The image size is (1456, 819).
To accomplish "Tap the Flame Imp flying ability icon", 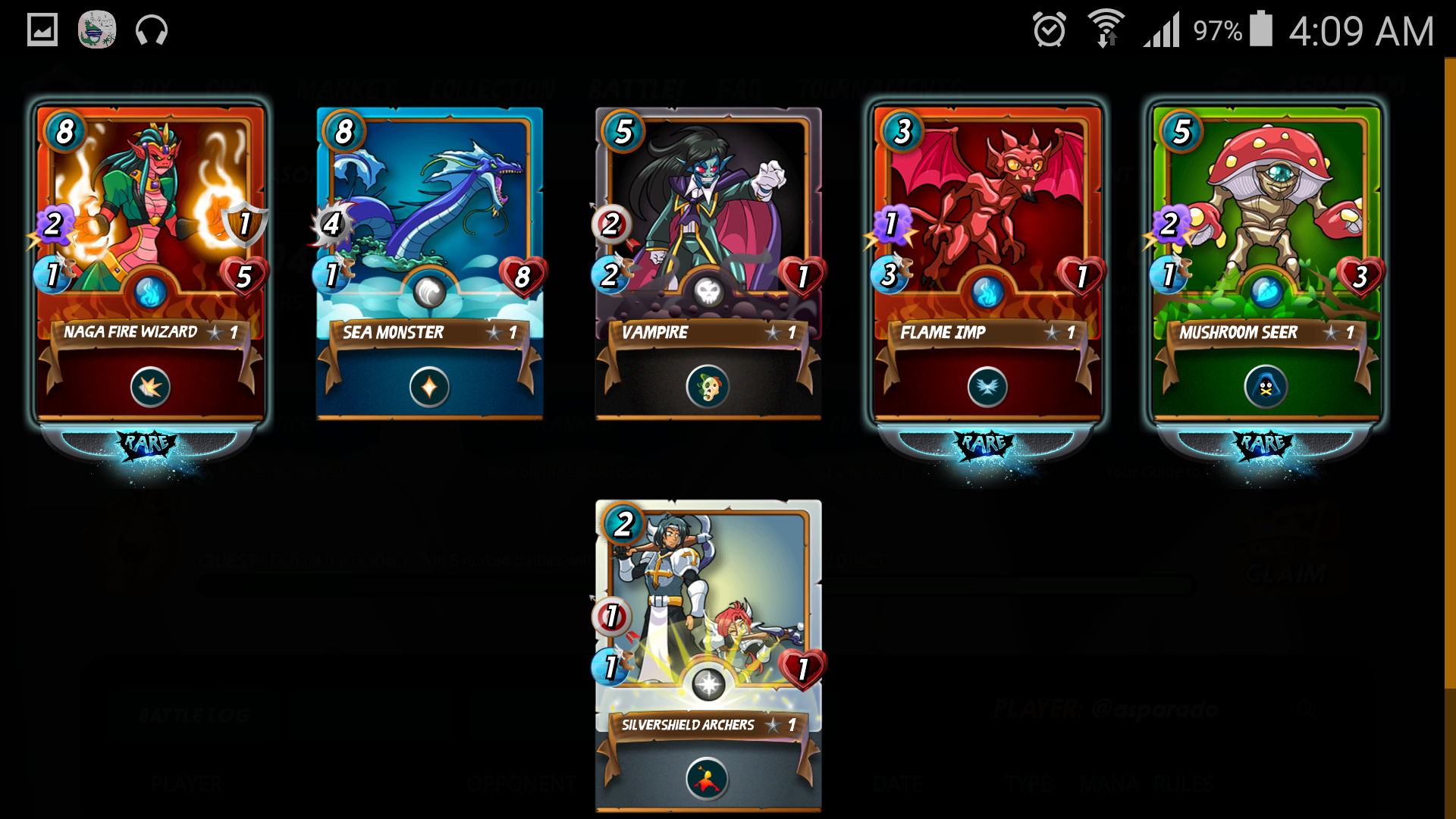I will coord(987,388).
